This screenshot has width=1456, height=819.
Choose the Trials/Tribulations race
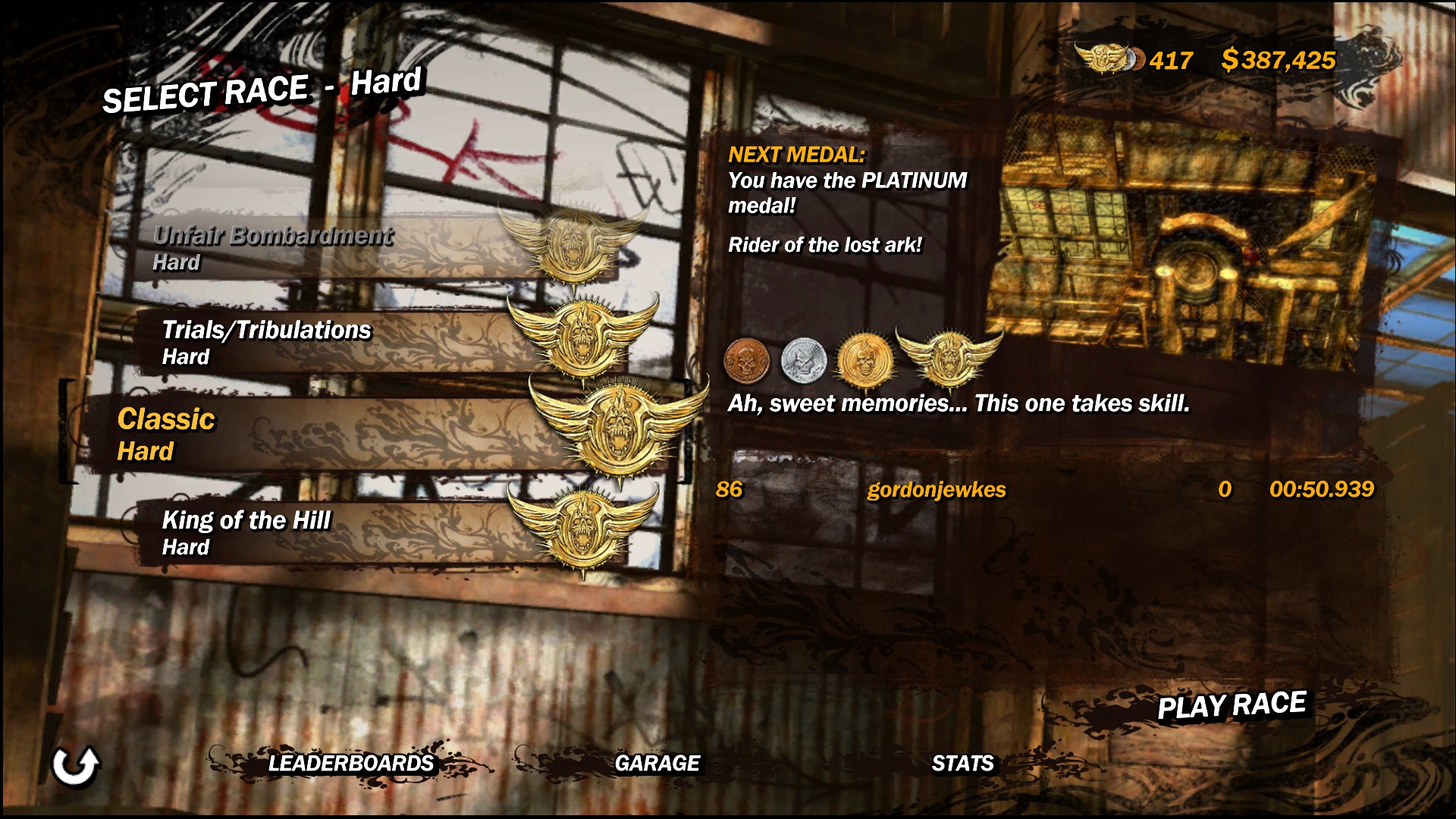pos(267,341)
